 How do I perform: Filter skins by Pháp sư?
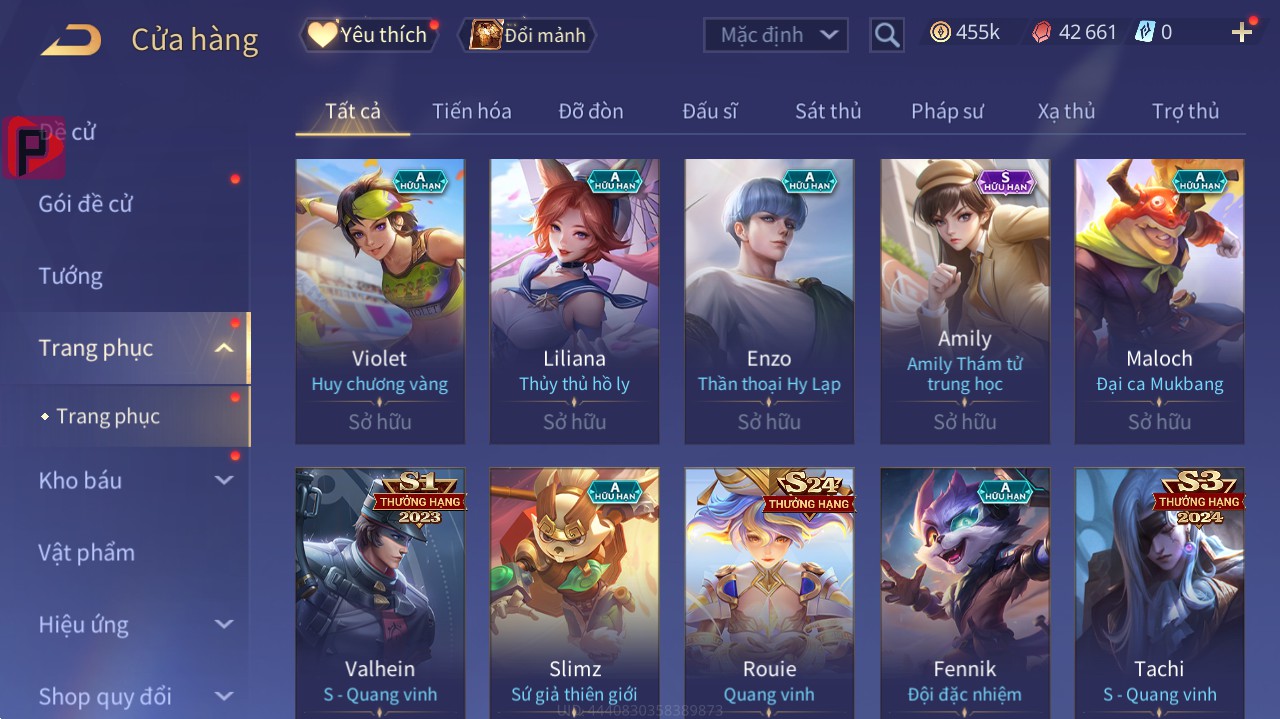pyautogui.click(x=947, y=111)
